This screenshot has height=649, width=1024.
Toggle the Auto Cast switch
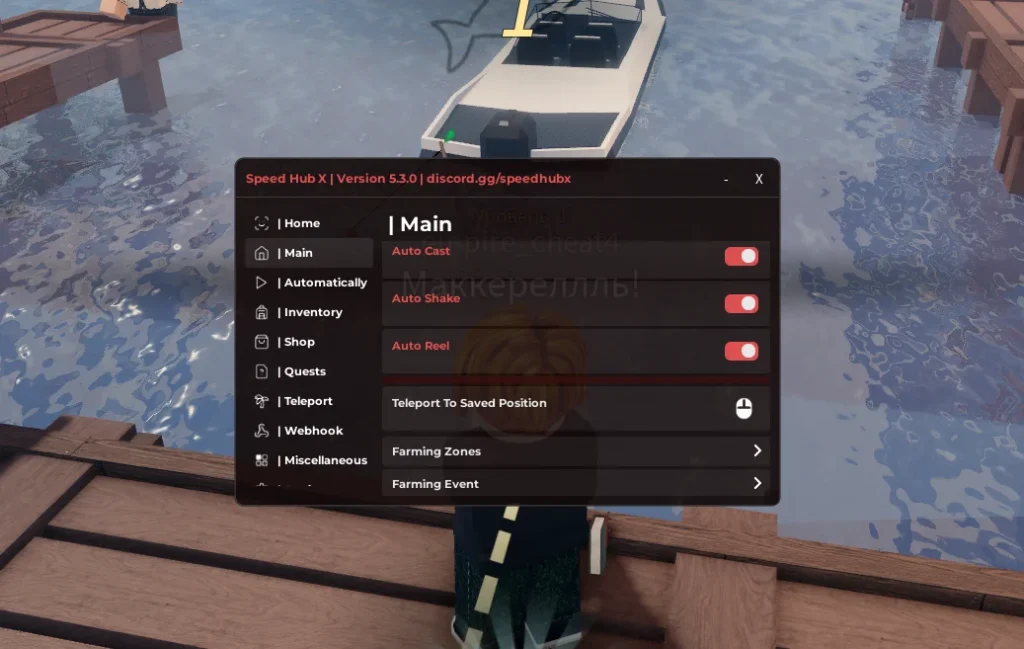pyautogui.click(x=741, y=257)
